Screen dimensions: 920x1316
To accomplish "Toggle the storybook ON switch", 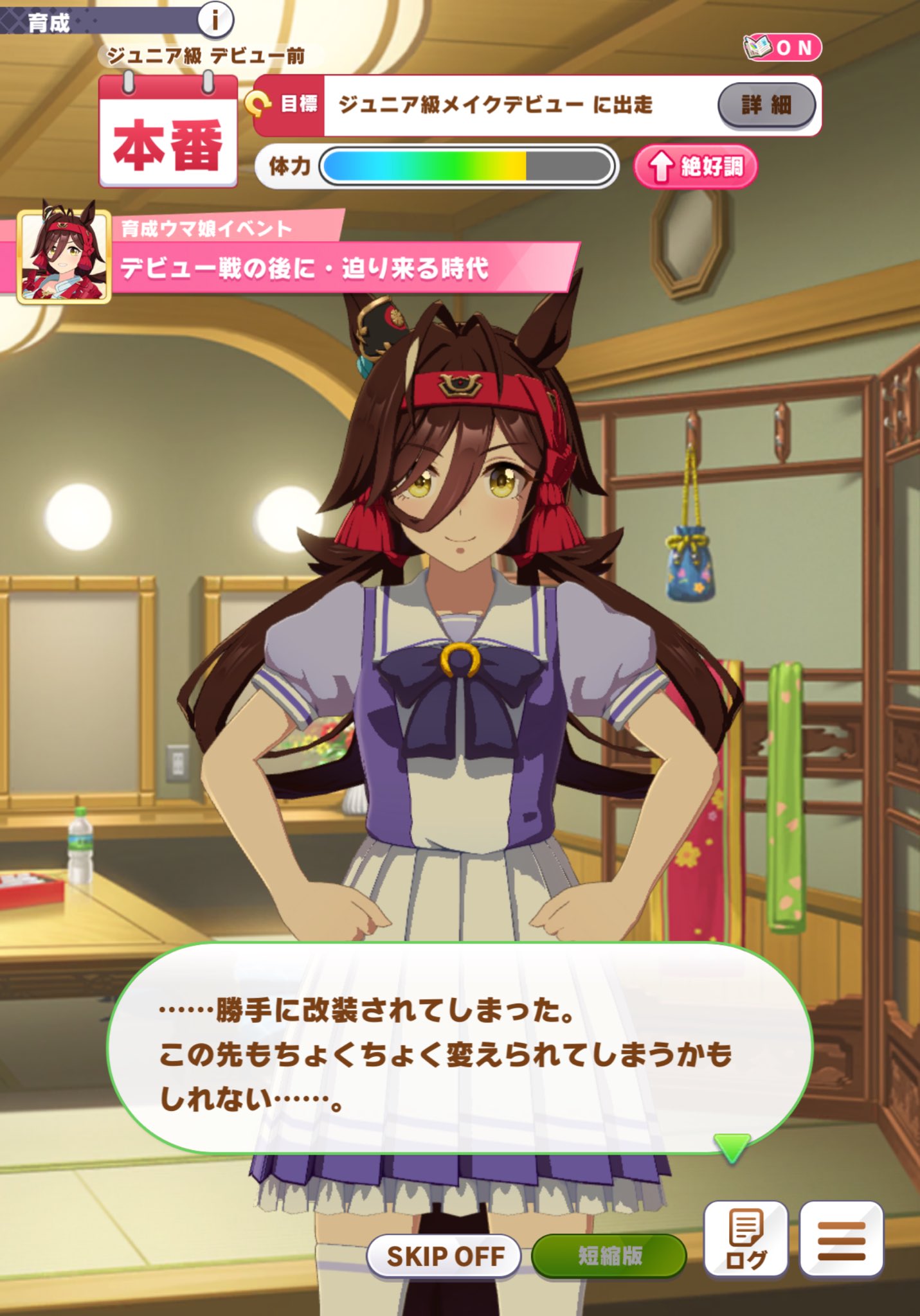I will (x=782, y=48).
